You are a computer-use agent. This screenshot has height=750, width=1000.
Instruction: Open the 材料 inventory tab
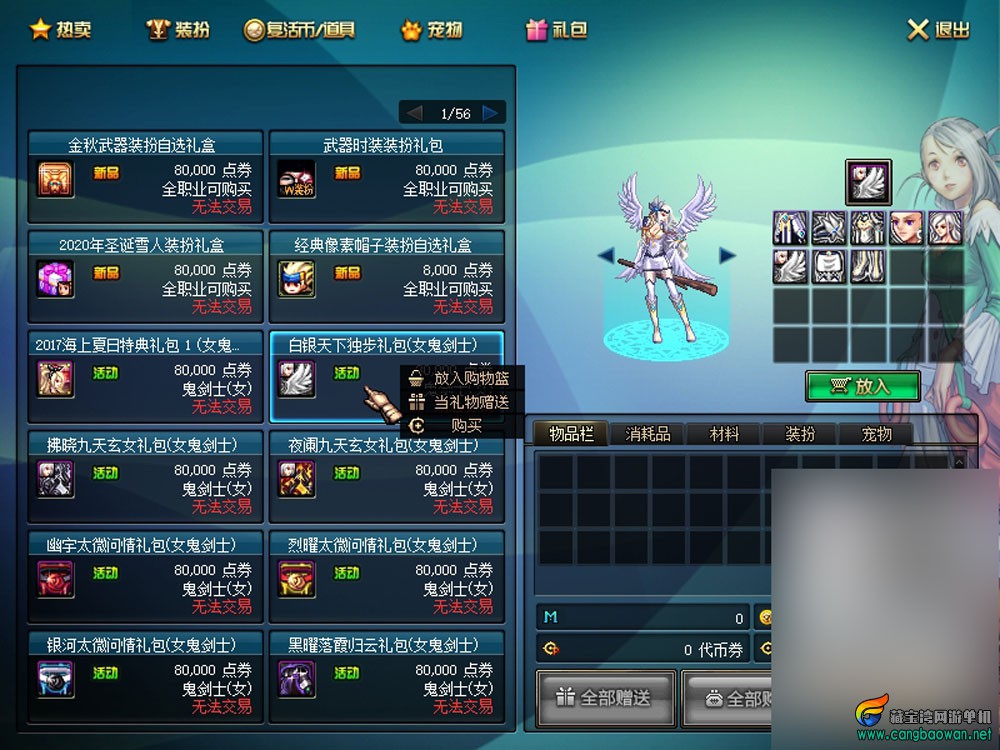point(724,434)
